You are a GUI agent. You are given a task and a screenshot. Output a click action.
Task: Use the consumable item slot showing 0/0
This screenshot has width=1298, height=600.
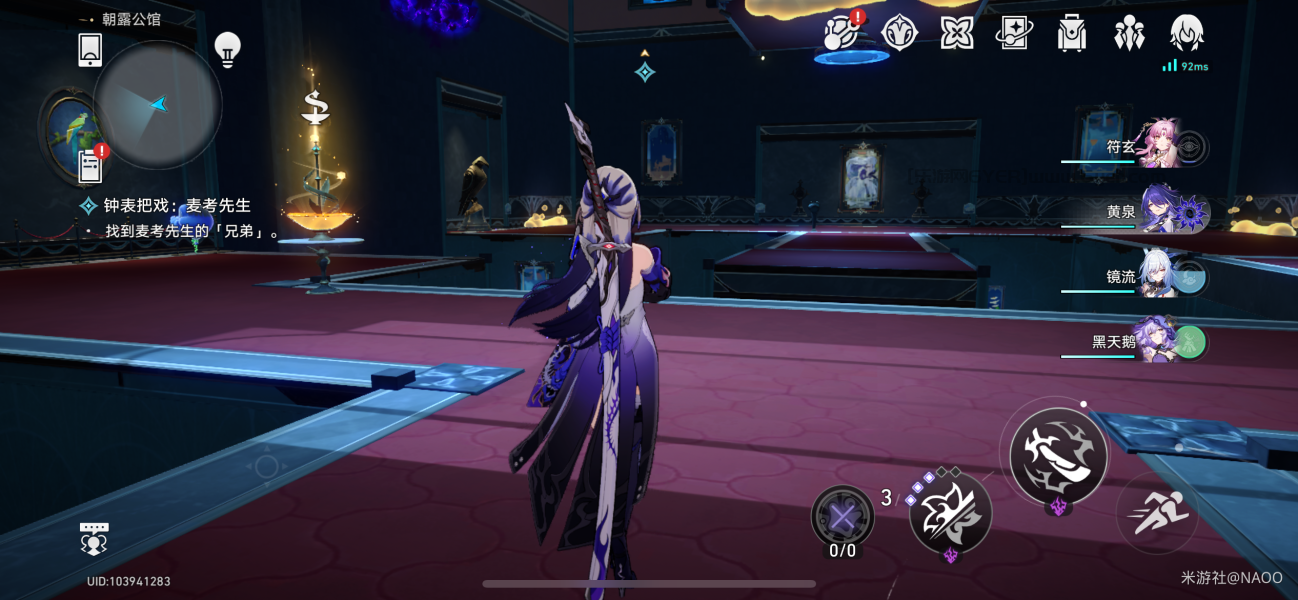click(x=842, y=516)
